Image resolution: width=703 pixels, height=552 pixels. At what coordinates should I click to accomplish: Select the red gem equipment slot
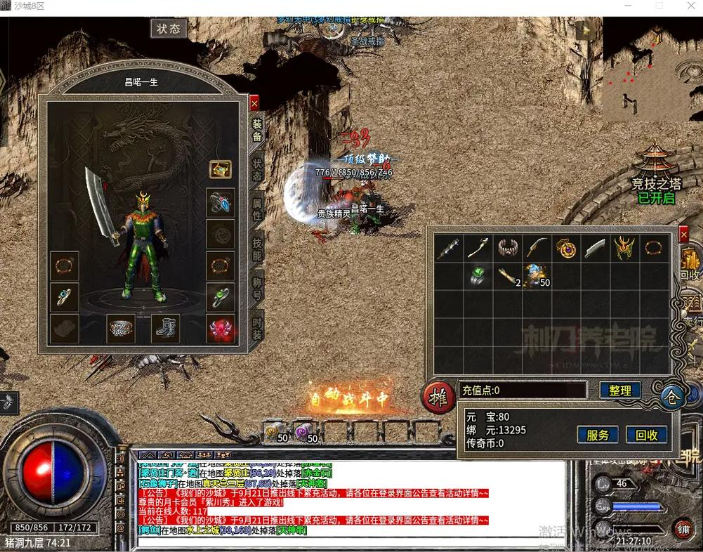[221, 328]
